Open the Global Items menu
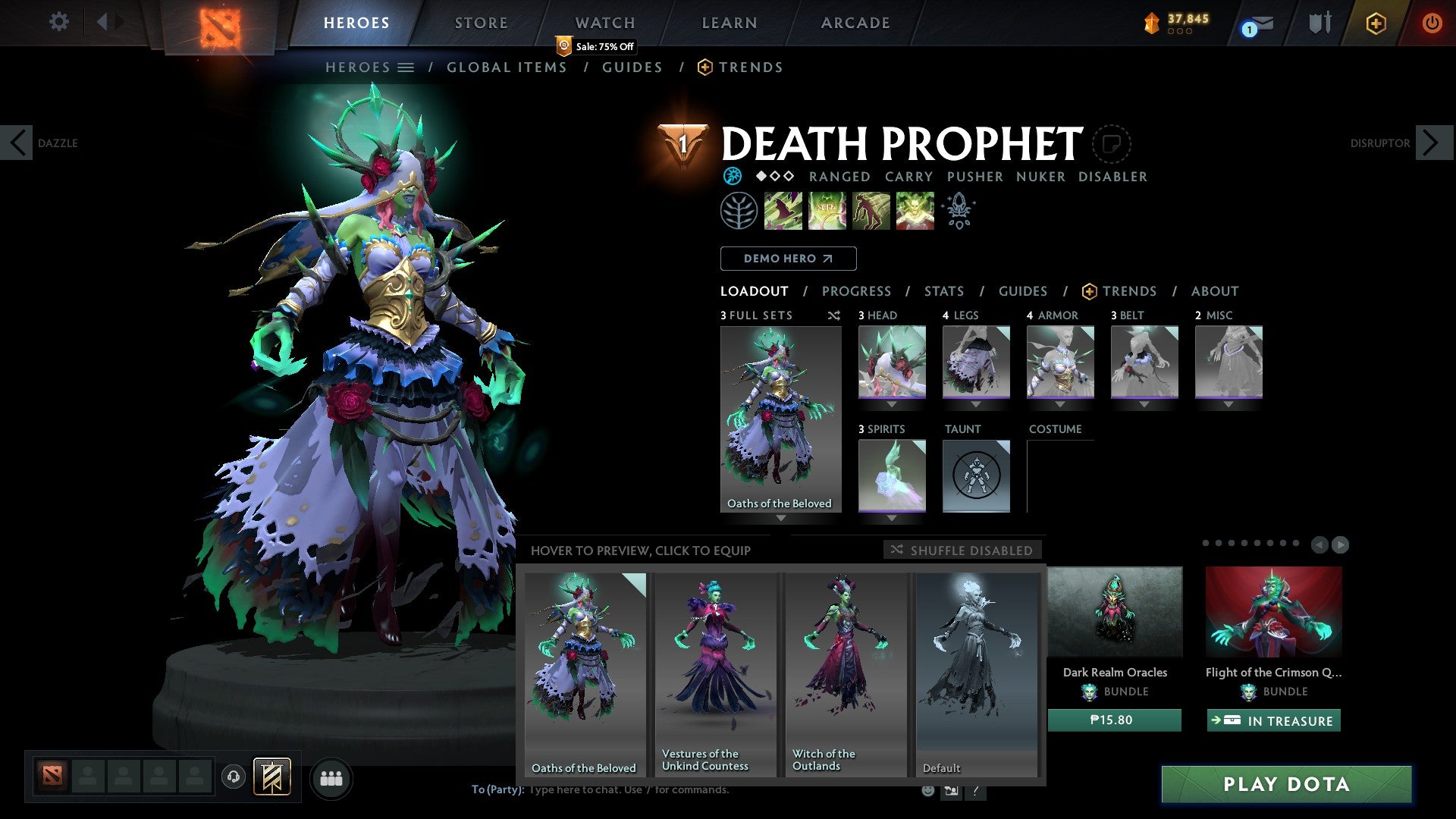This screenshot has width=1456, height=819. point(507,67)
